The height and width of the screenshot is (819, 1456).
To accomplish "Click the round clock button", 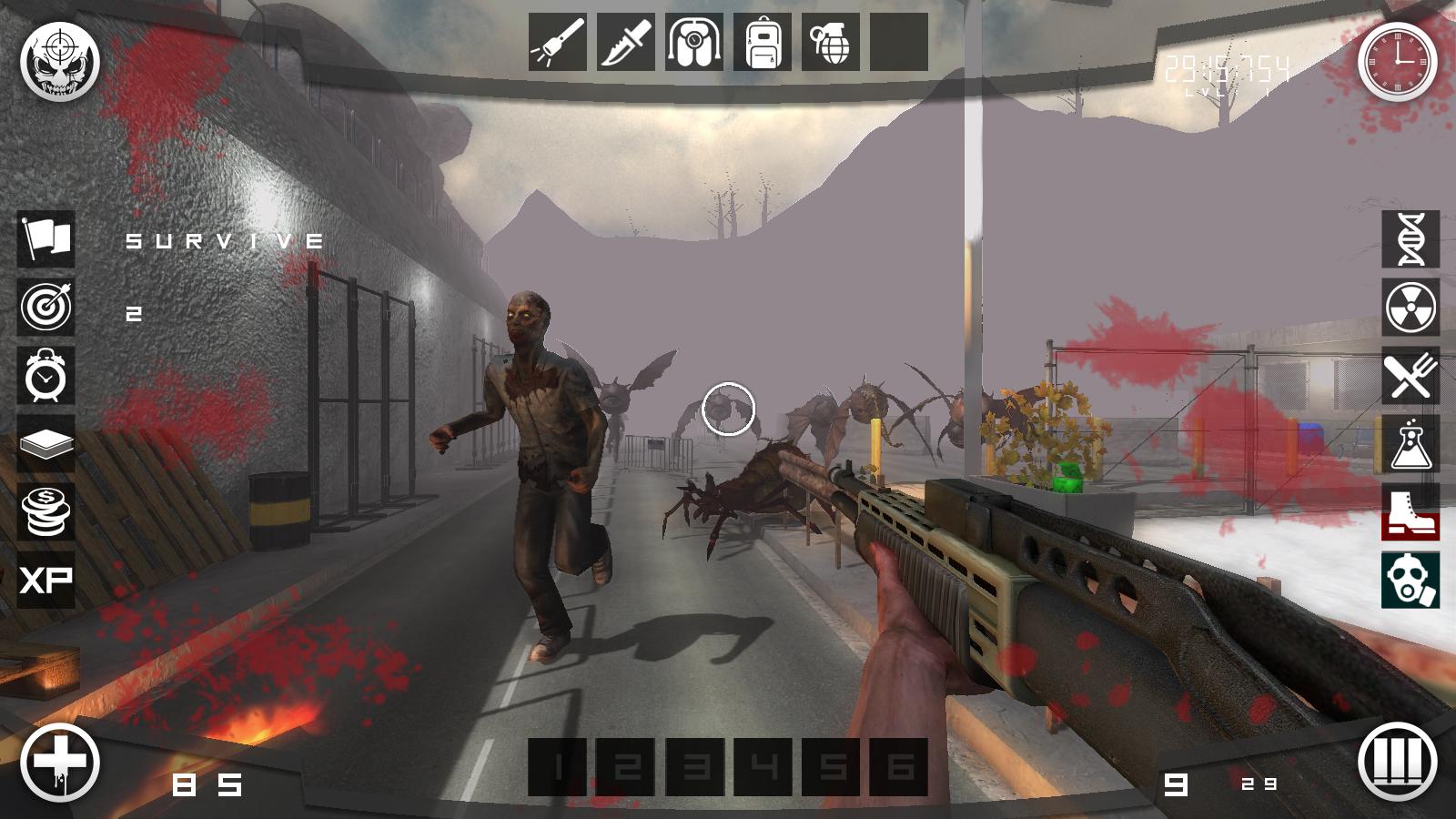I will click(x=1397, y=62).
